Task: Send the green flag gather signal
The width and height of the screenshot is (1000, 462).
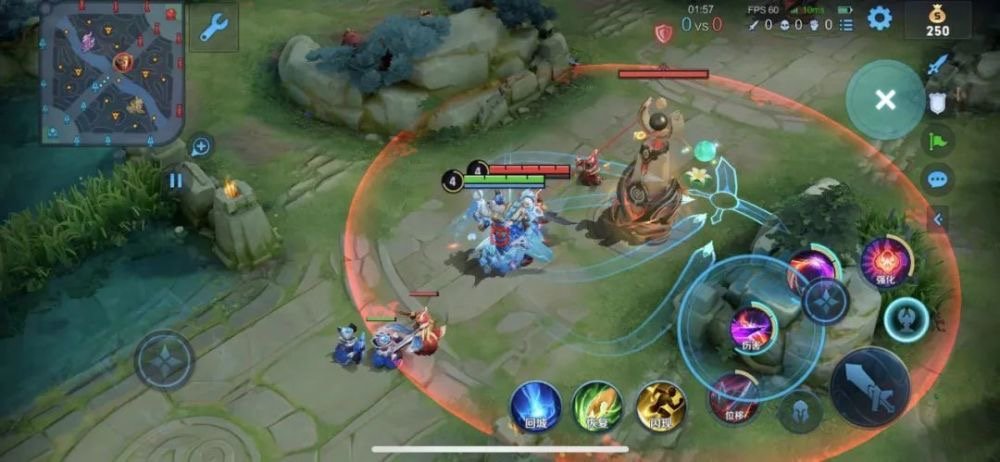Action: point(937,140)
